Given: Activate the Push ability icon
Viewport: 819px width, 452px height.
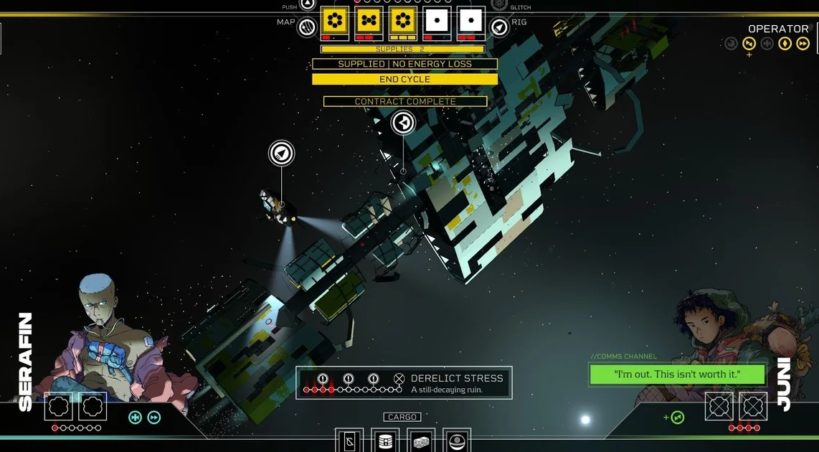Looking at the screenshot, I should click(x=307, y=4).
